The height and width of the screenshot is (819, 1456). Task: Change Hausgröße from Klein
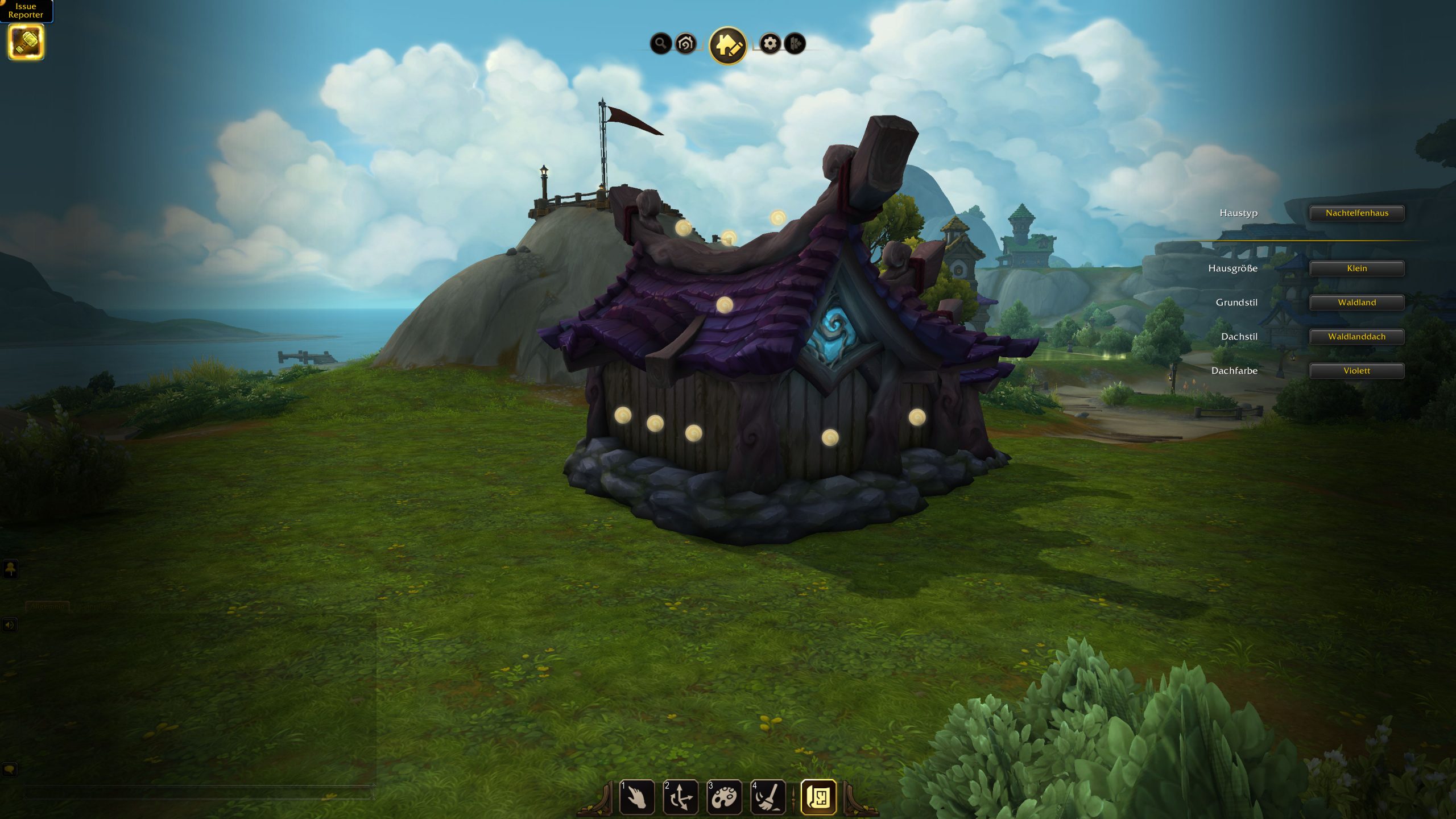[x=1356, y=268]
